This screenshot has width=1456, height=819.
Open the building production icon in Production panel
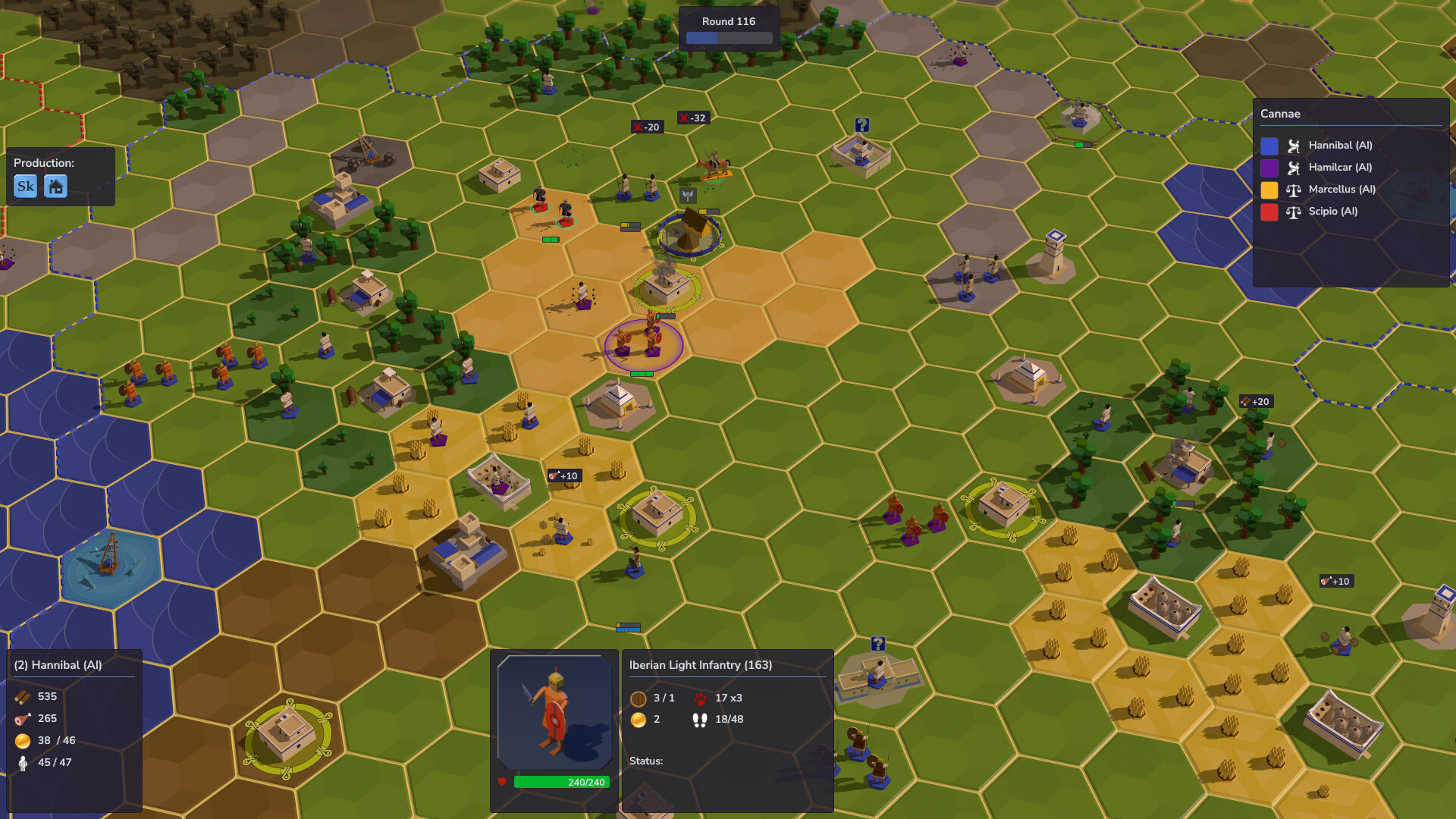(x=55, y=186)
